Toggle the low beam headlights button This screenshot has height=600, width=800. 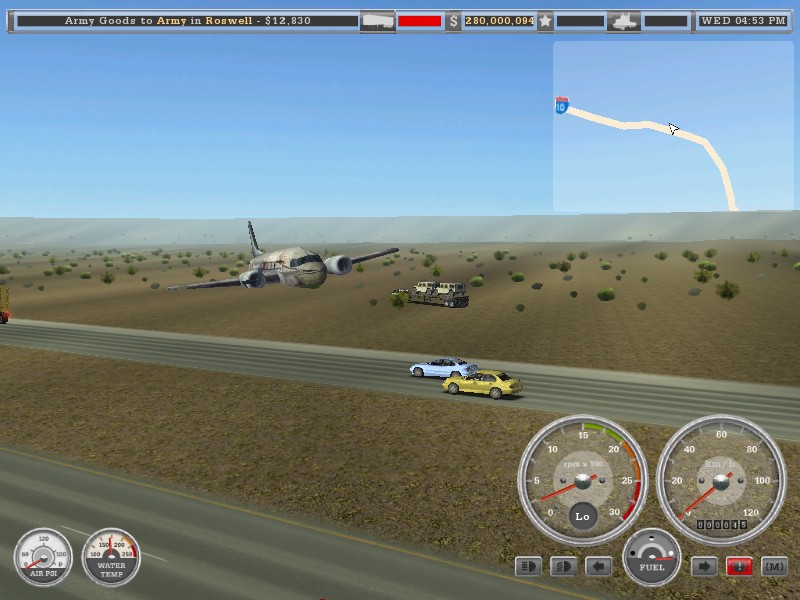pos(563,567)
